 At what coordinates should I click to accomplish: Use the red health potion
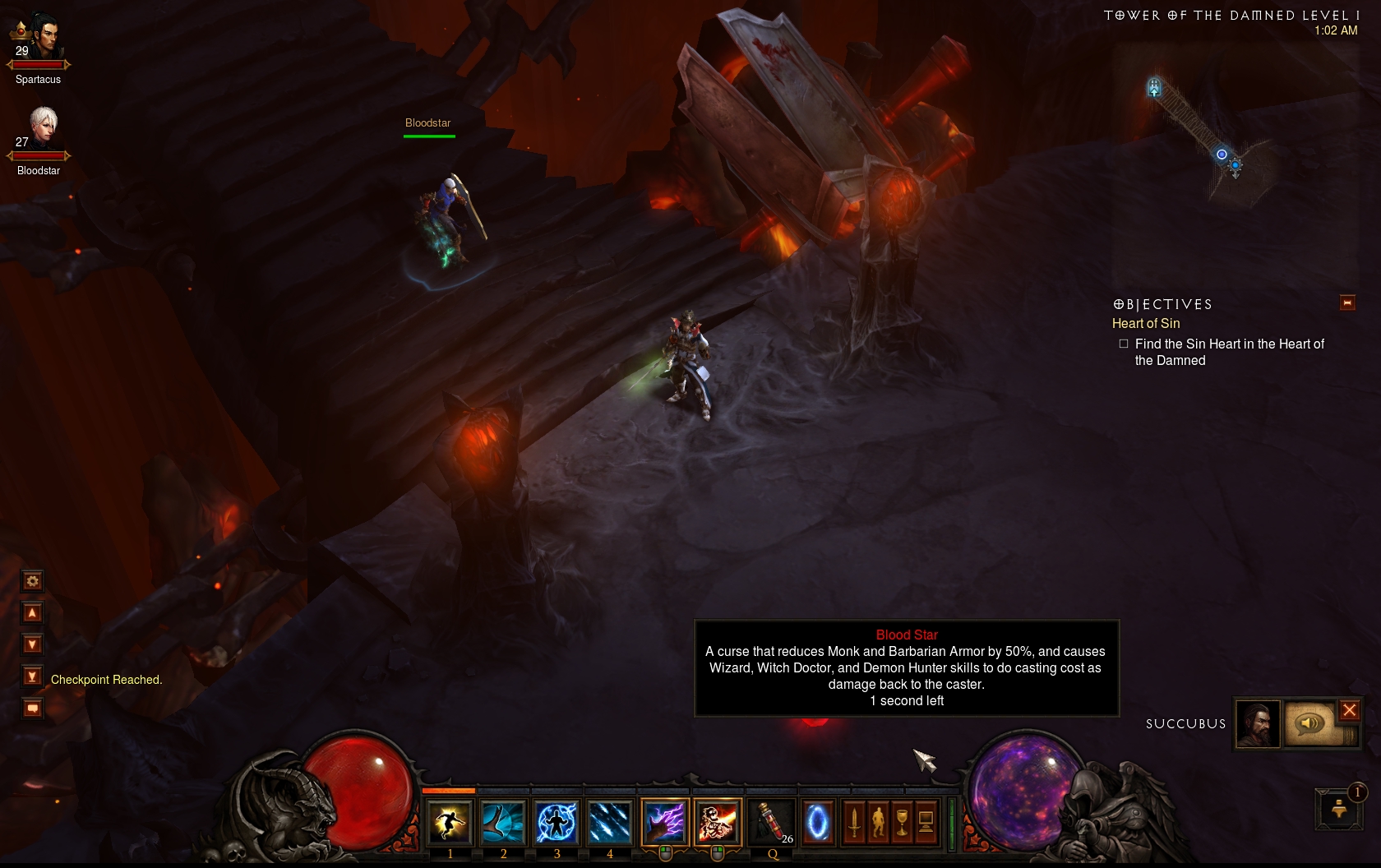770,822
